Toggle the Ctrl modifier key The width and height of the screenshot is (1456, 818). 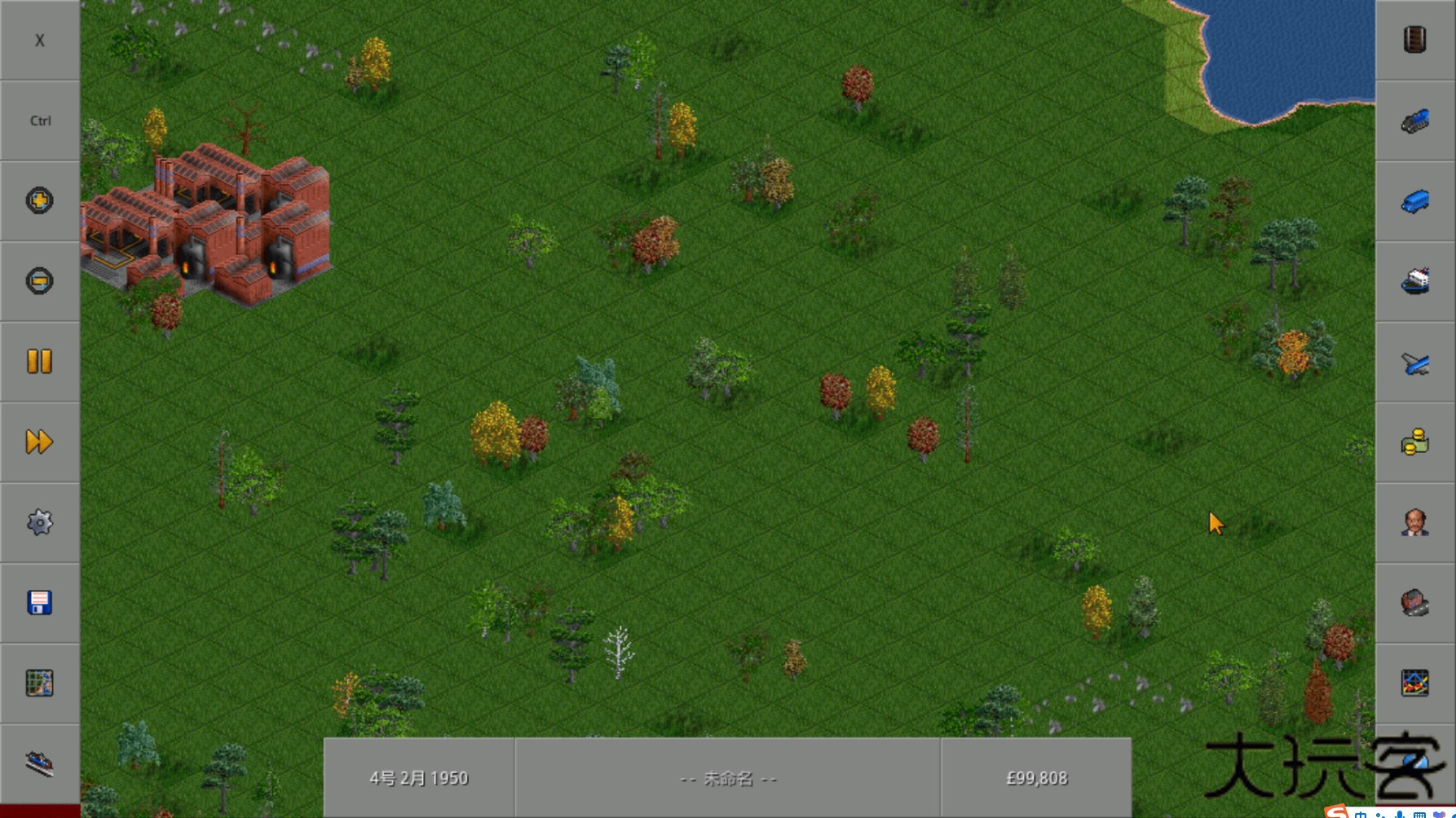click(39, 120)
